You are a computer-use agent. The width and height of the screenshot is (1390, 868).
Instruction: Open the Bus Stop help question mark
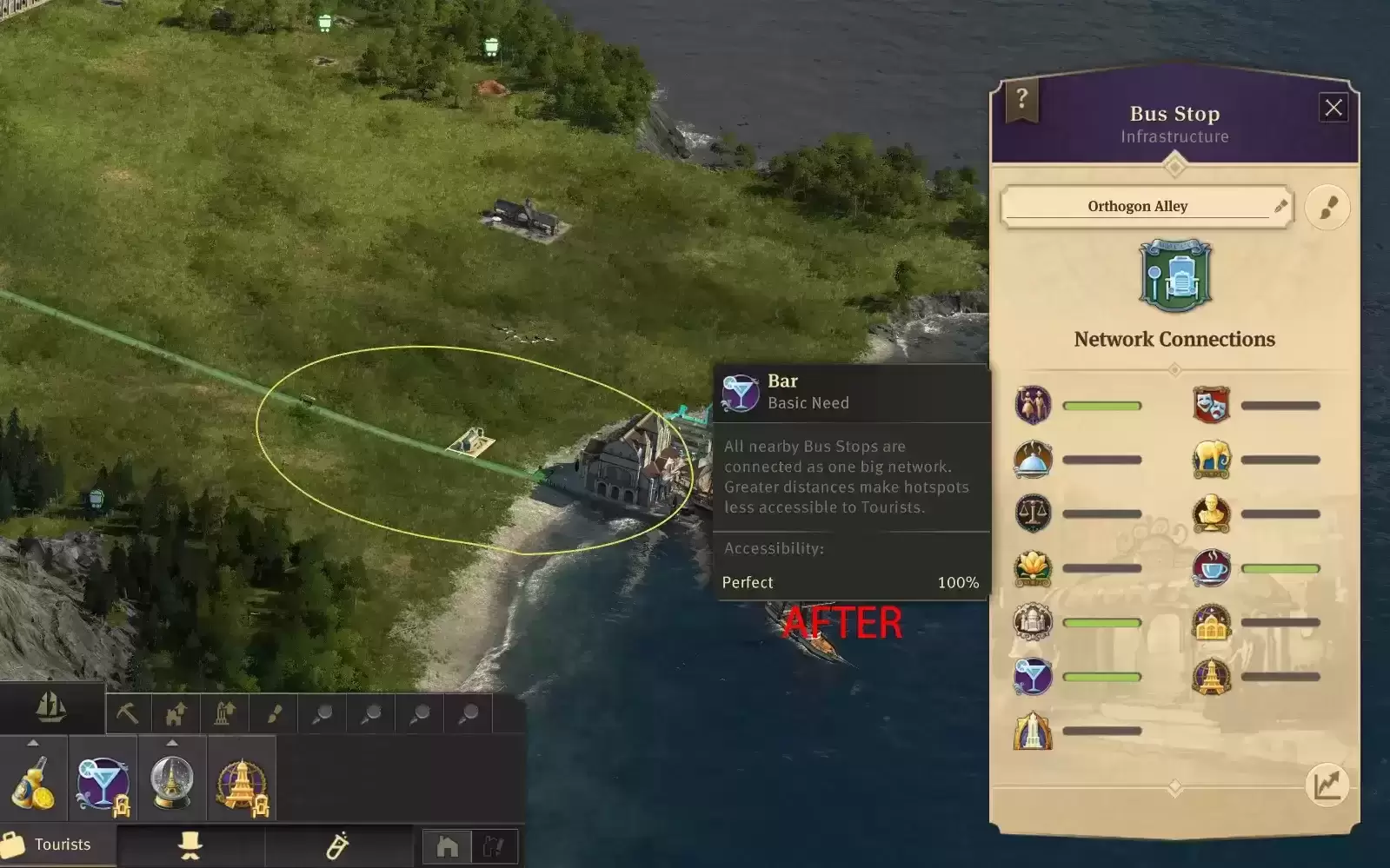pos(1021,99)
